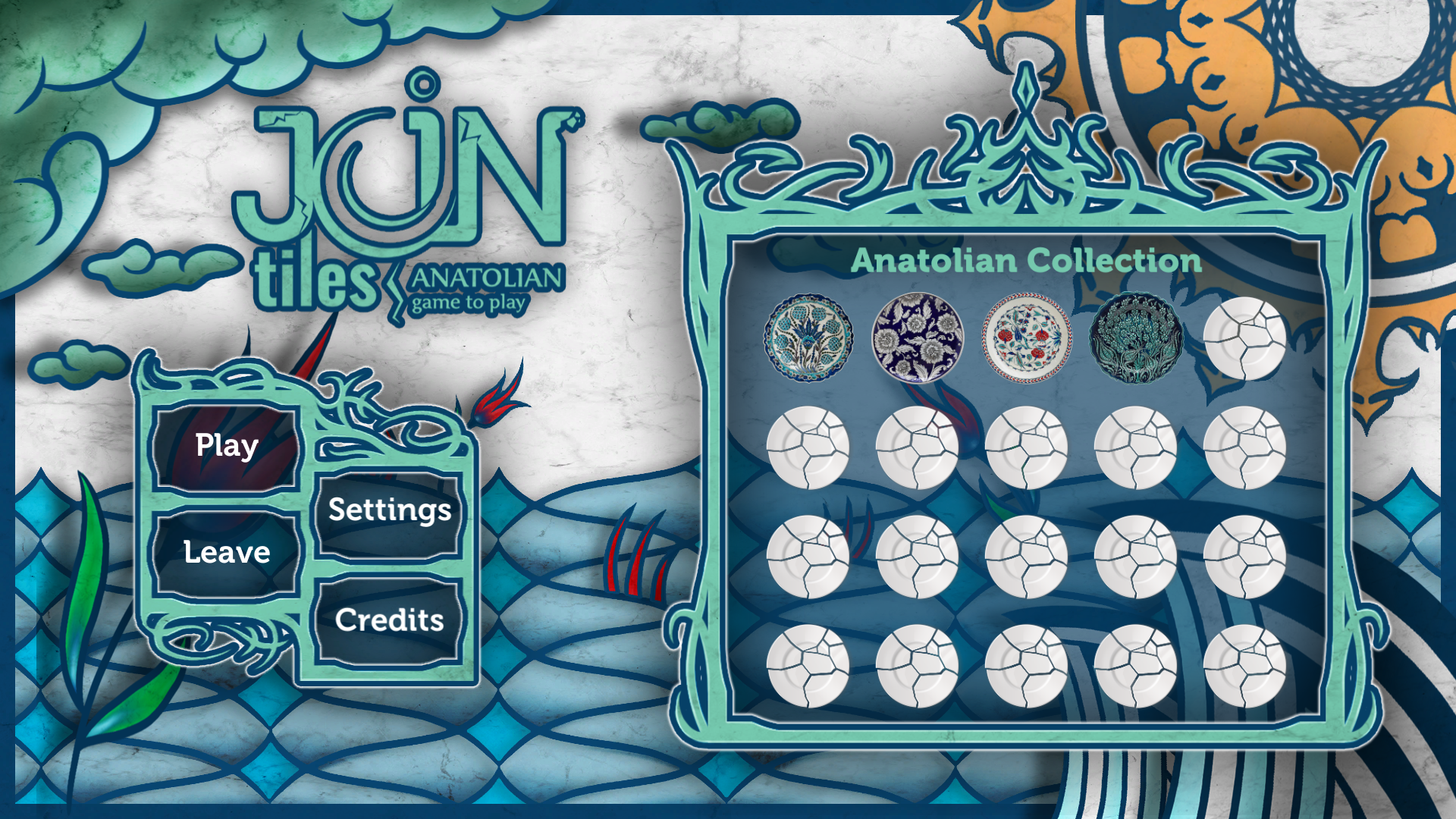Click the broken plate below the tulip plate
Viewport: 1456px width, 819px height.
coord(809,447)
